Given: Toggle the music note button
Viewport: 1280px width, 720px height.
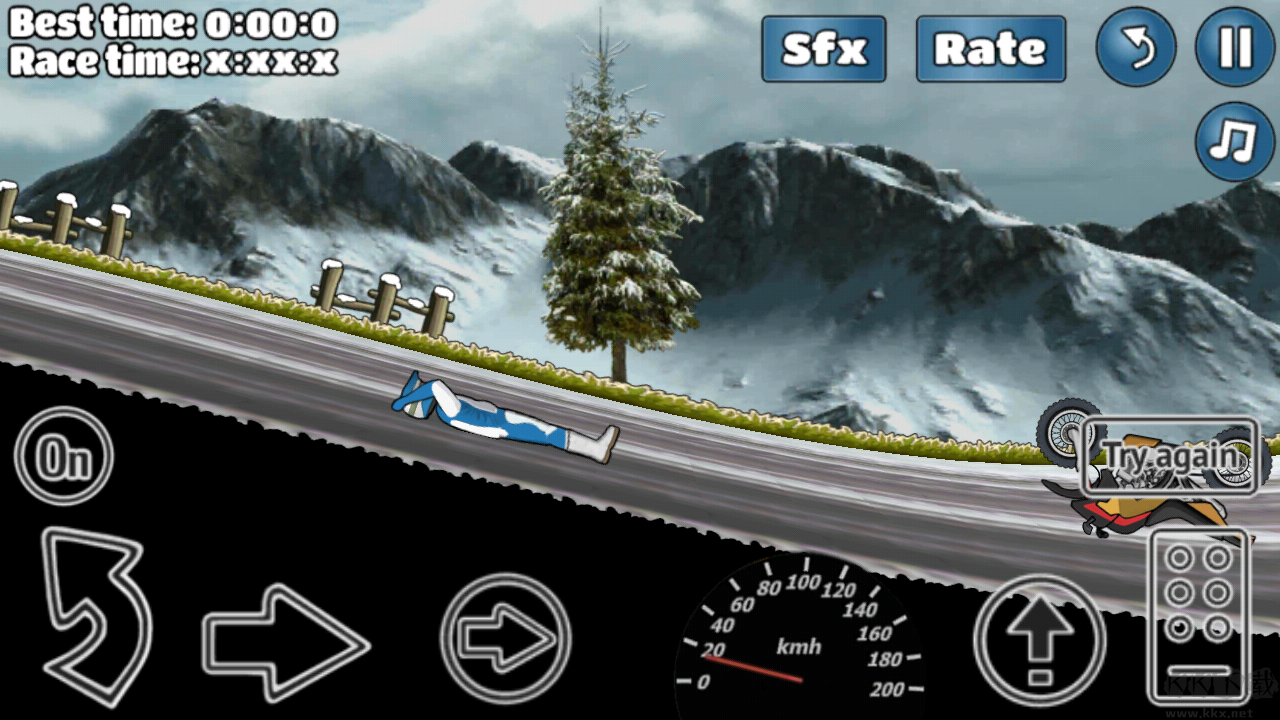Looking at the screenshot, I should (1234, 140).
